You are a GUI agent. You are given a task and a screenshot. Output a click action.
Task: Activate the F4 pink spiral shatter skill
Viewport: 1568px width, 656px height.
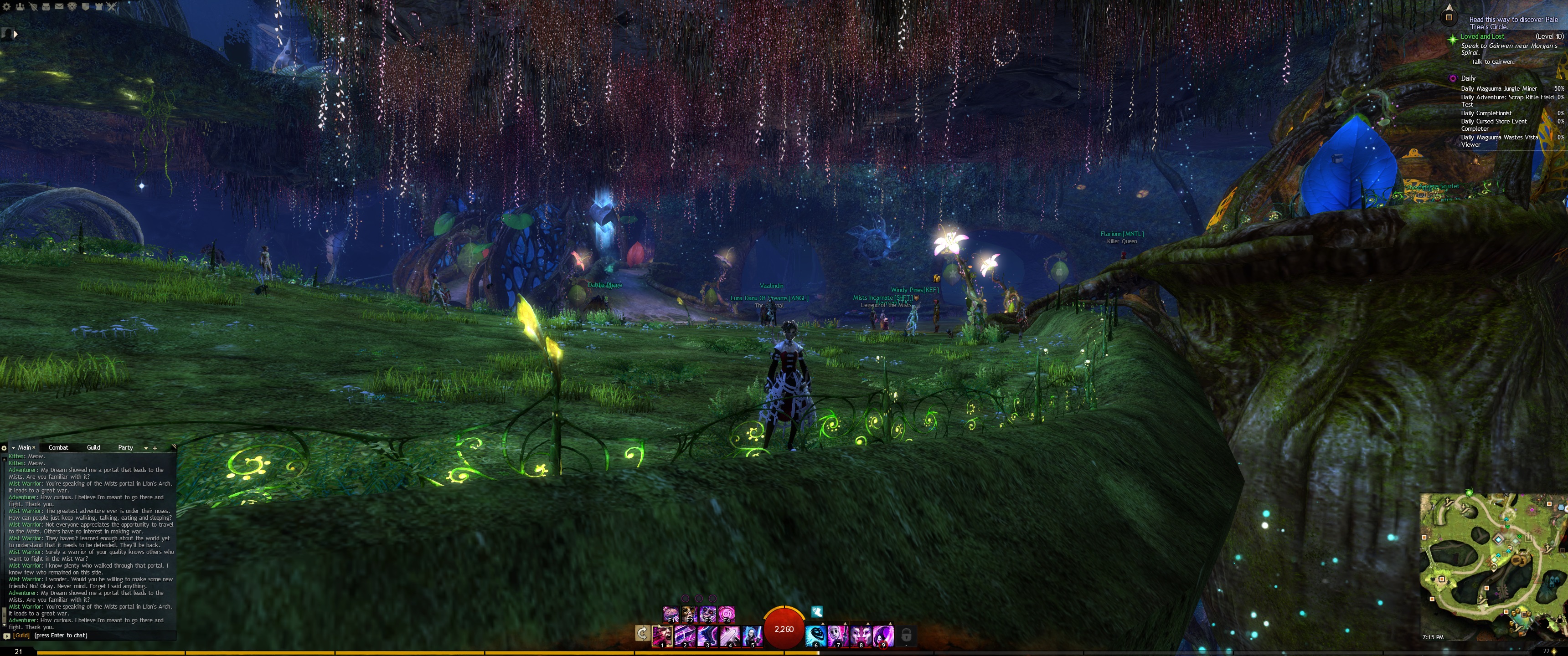point(726,613)
